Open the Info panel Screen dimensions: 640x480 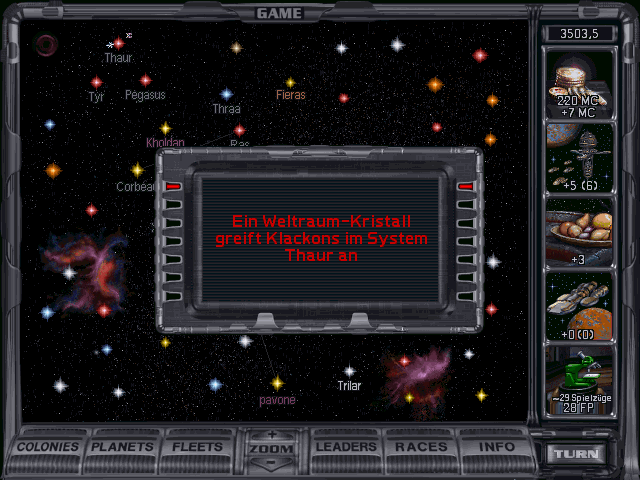point(497,447)
